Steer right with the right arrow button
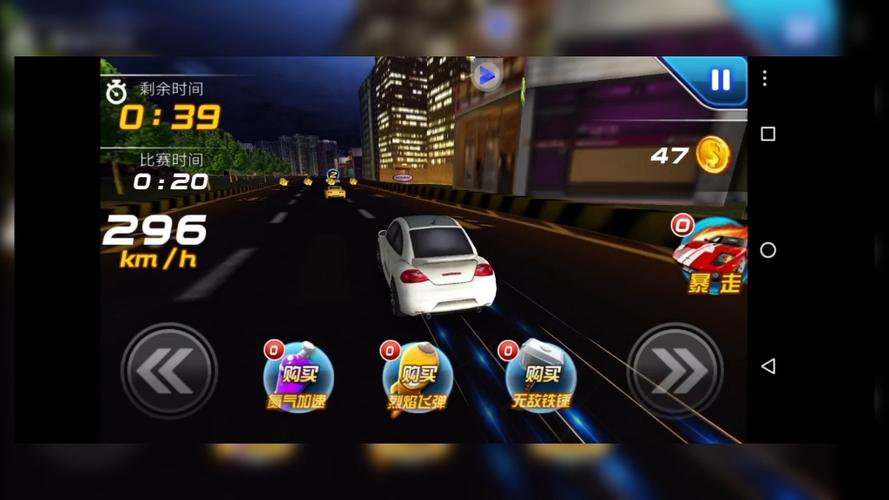Viewport: 889px width, 500px height. (675, 371)
